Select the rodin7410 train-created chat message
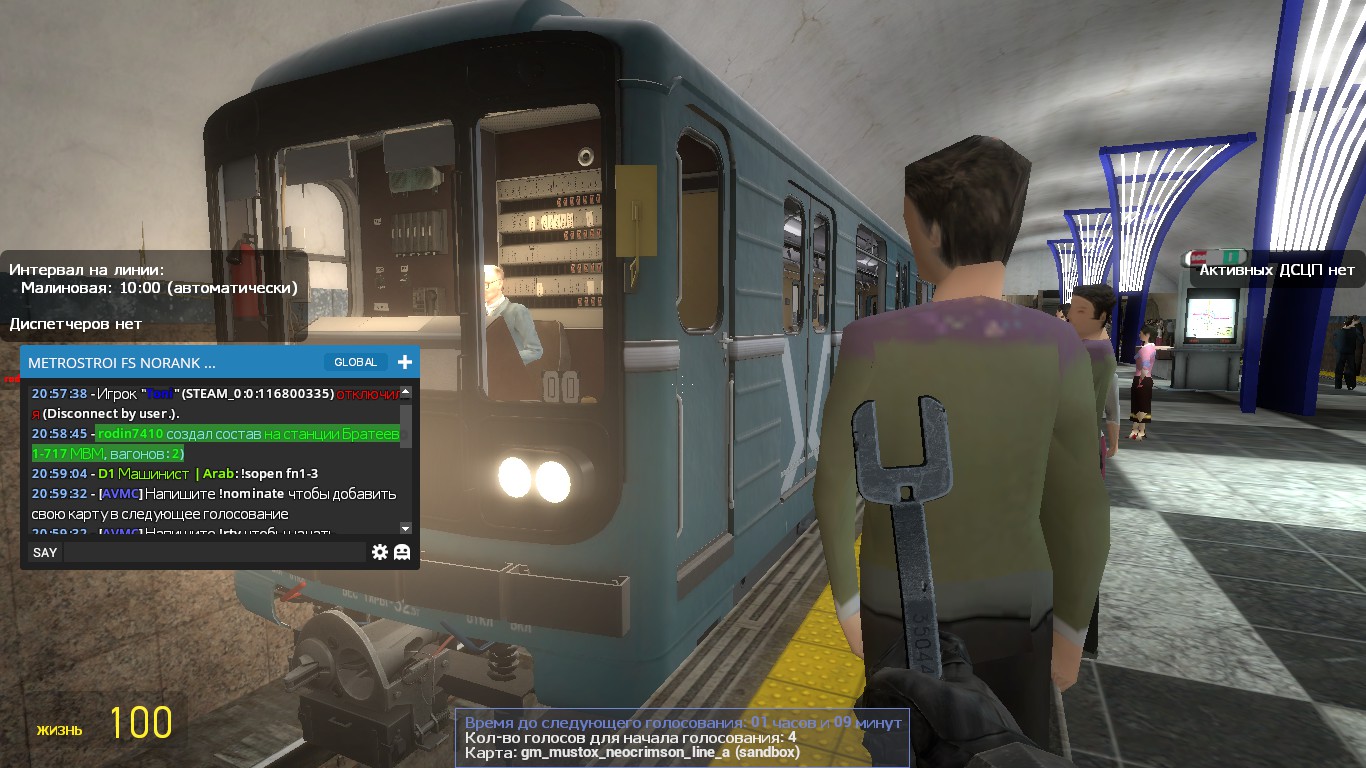1366x768 pixels. pyautogui.click(x=215, y=443)
